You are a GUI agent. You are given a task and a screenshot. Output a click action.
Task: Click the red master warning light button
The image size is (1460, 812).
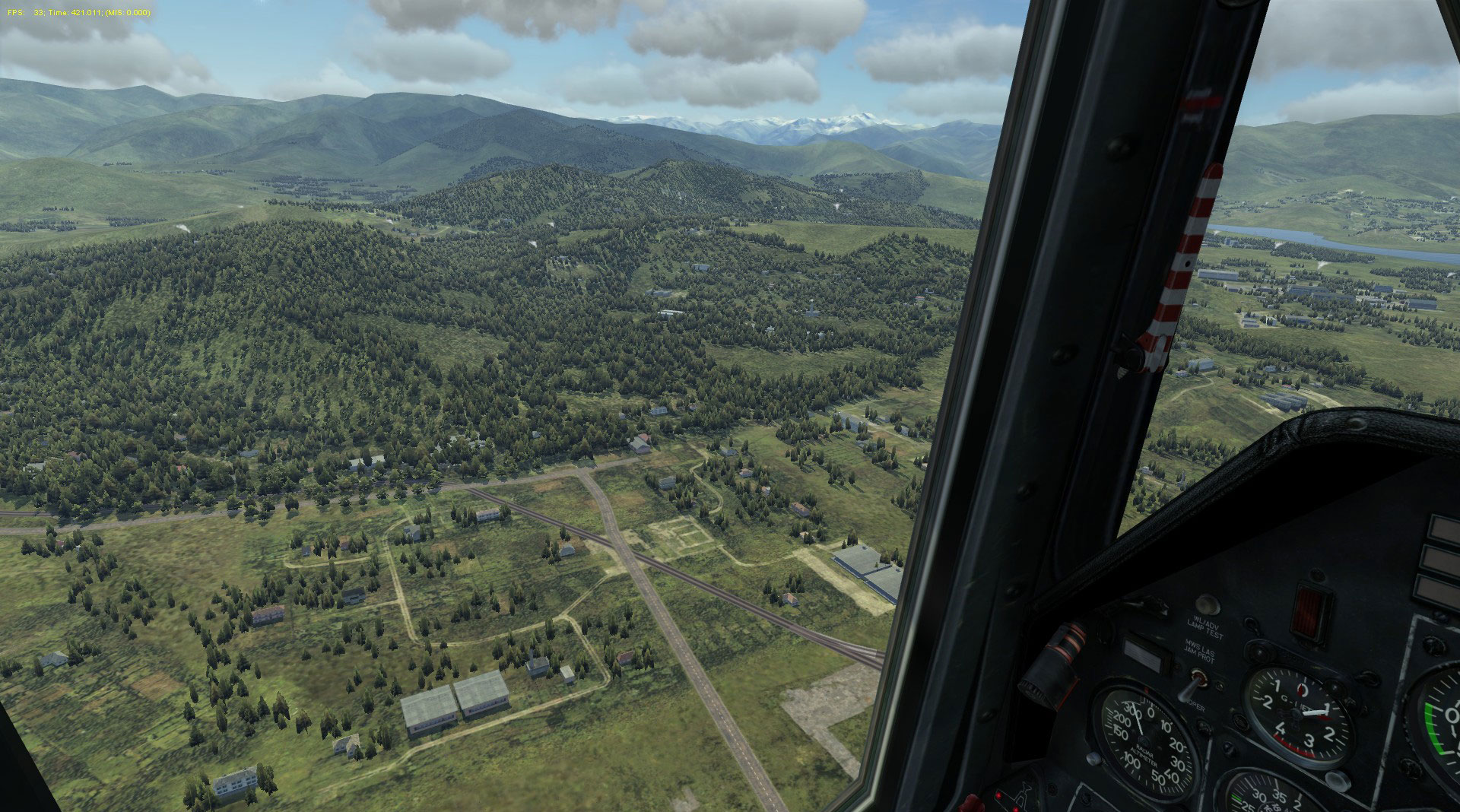point(1312,611)
